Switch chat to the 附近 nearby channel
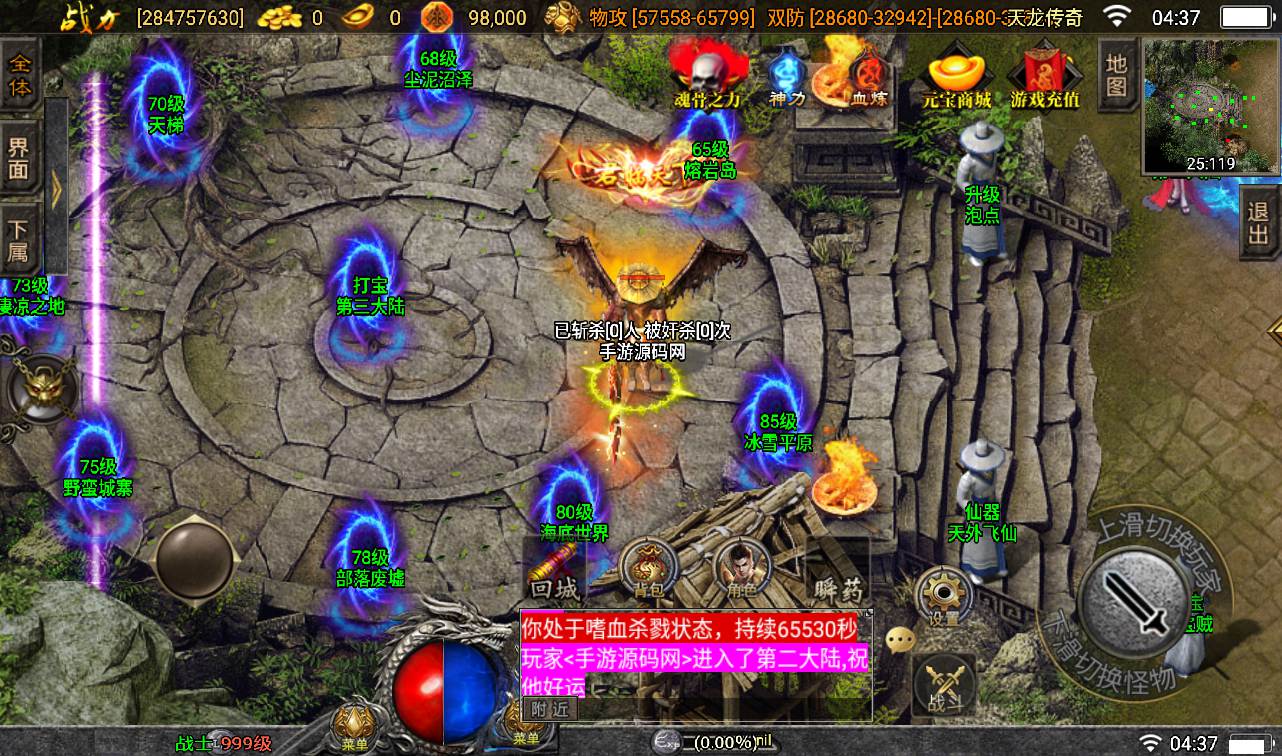The width and height of the screenshot is (1282, 756). [x=548, y=708]
